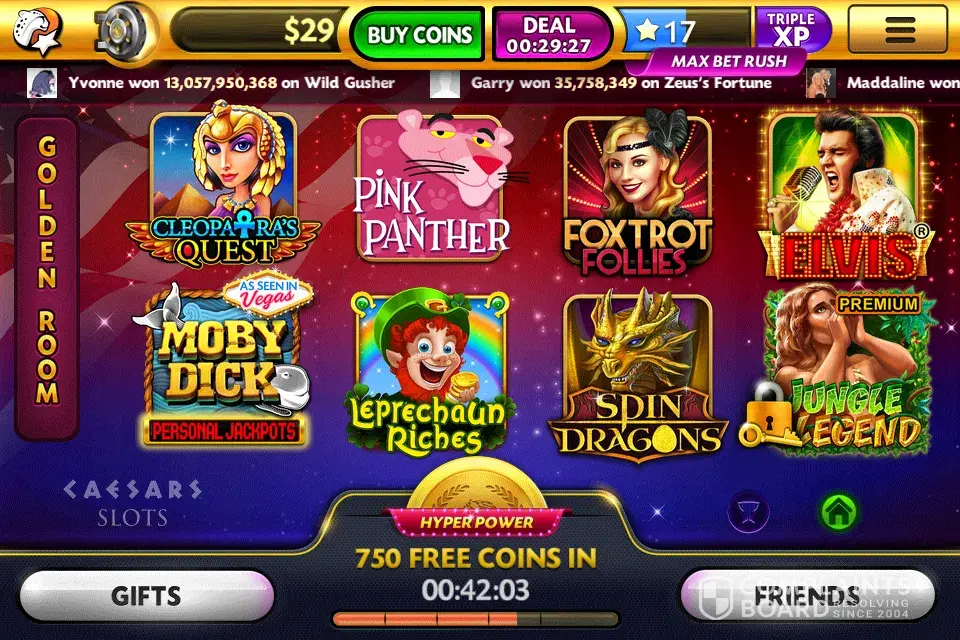This screenshot has width=960, height=640.
Task: Play the Foxtrot Follies slot
Action: point(637,195)
